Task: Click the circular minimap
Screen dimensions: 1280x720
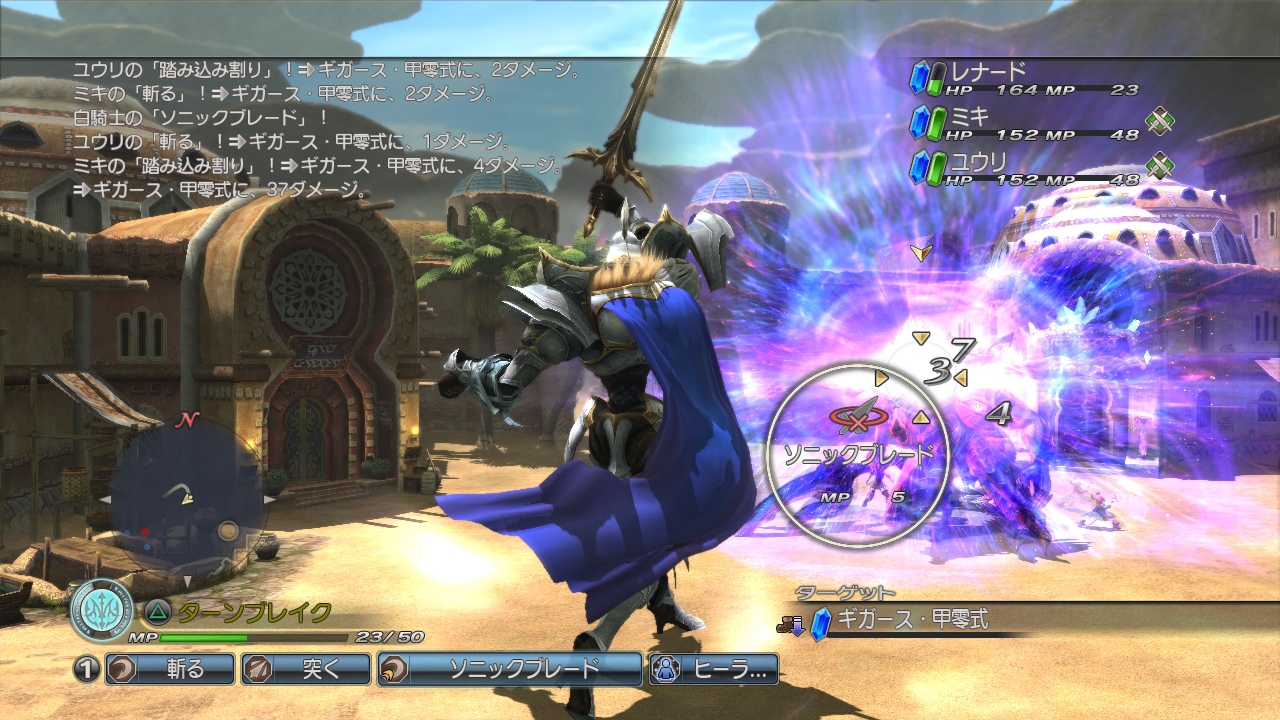Action: click(x=187, y=500)
